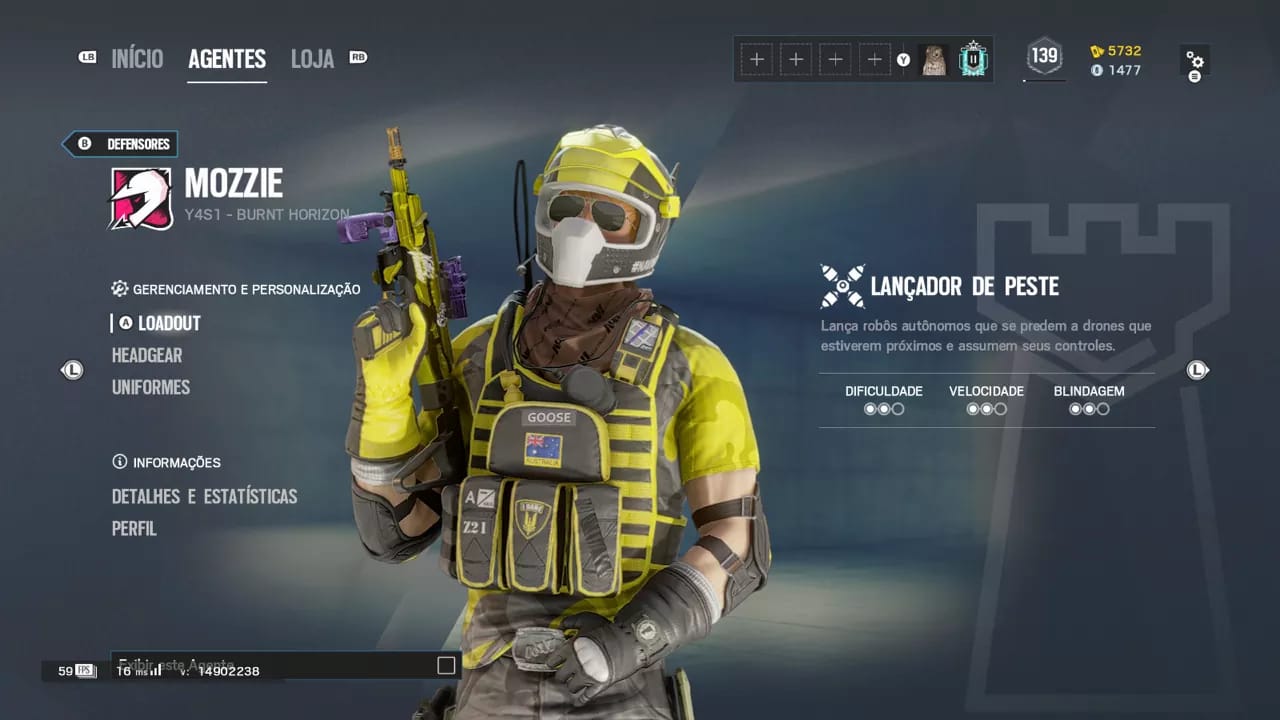Image resolution: width=1280 pixels, height=720 pixels.
Task: Click the blue R6 Credits icon
Action: 1097,71
